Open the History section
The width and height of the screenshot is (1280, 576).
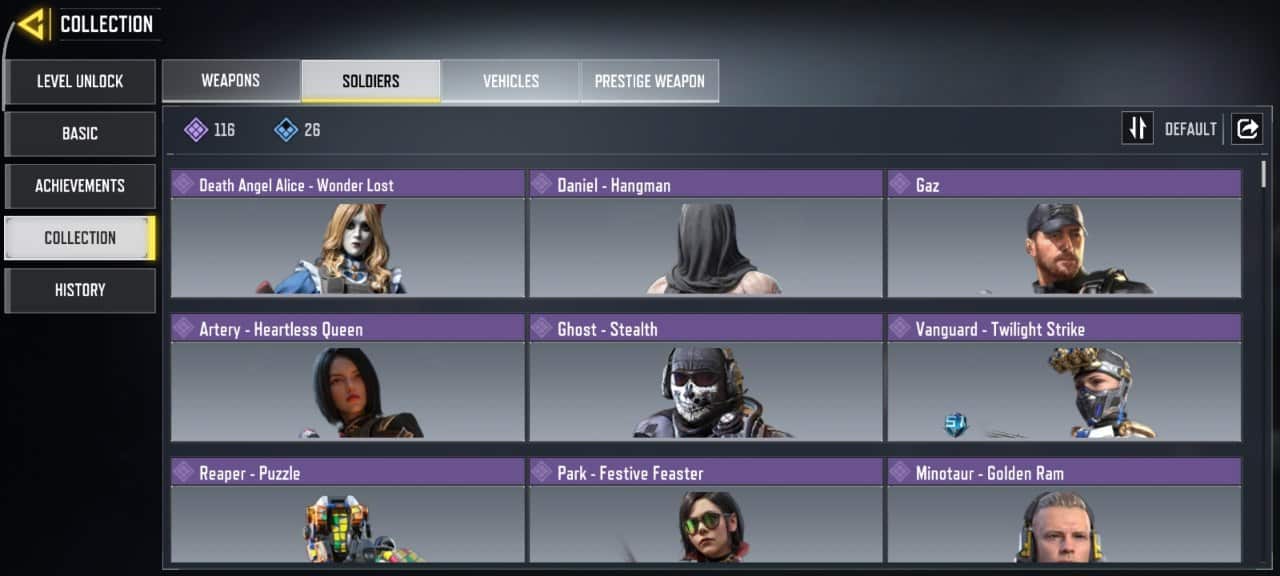[x=80, y=289]
